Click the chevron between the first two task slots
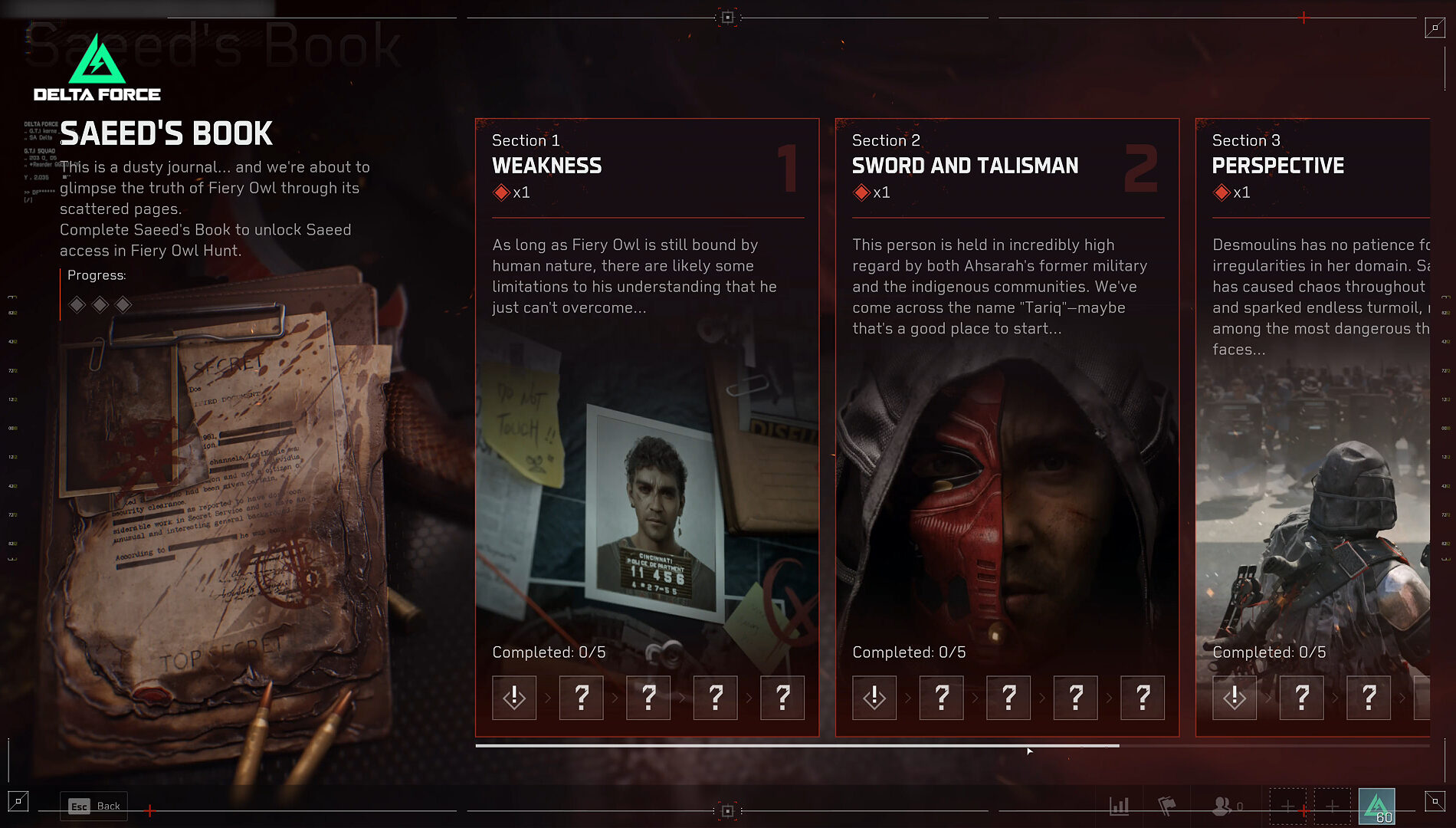This screenshot has height=828, width=1456. (x=548, y=698)
